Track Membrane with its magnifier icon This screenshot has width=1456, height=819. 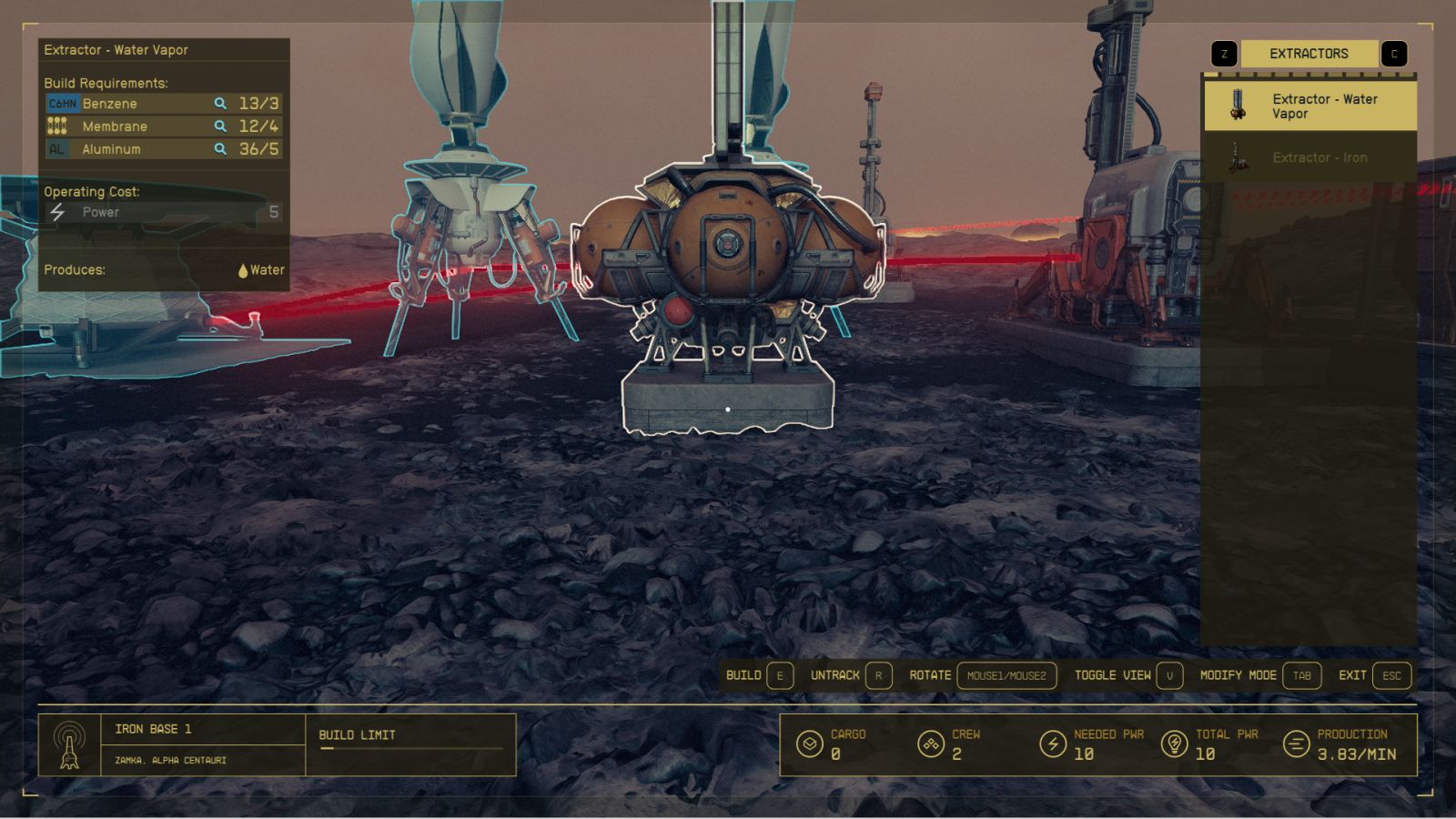220,126
